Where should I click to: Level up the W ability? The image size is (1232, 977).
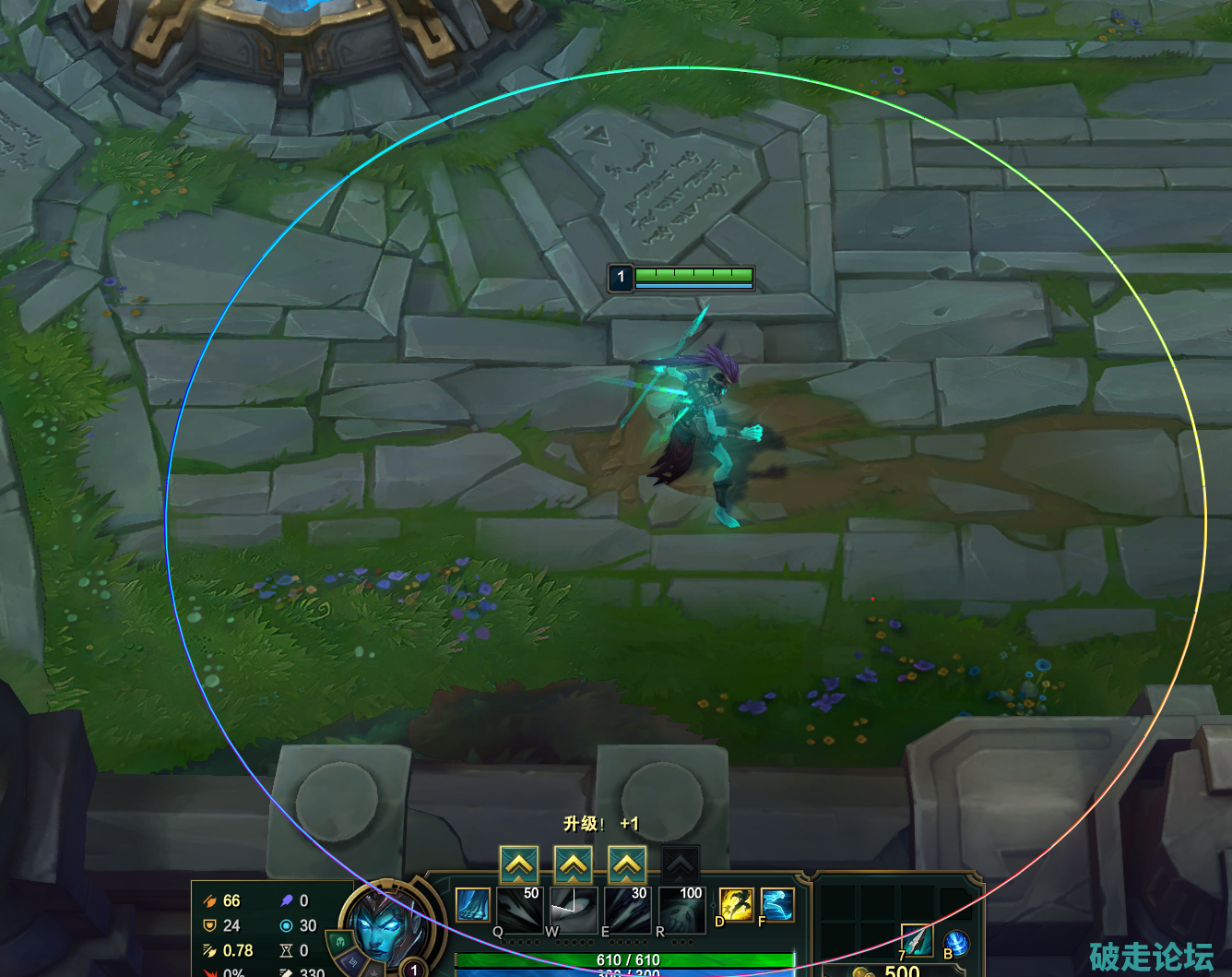pyautogui.click(x=574, y=864)
